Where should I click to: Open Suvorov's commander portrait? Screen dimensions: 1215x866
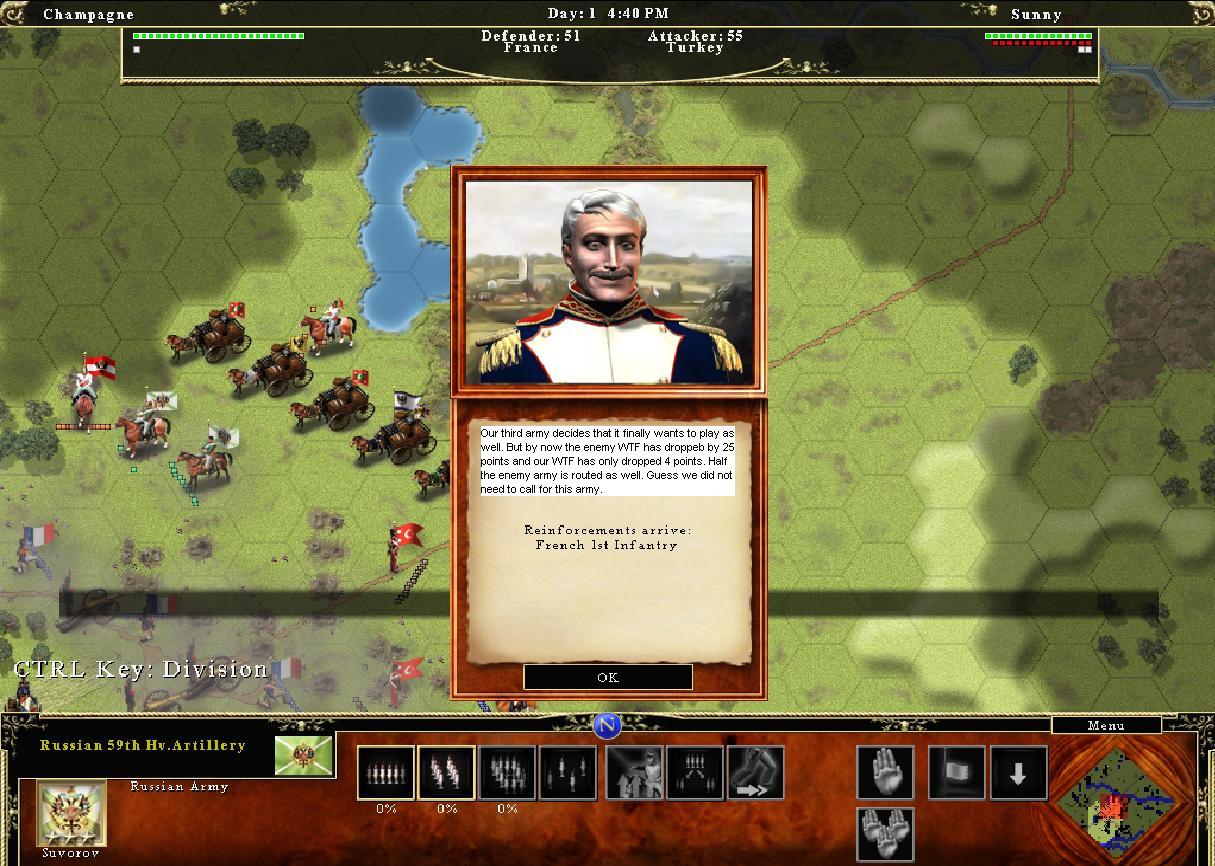72,813
